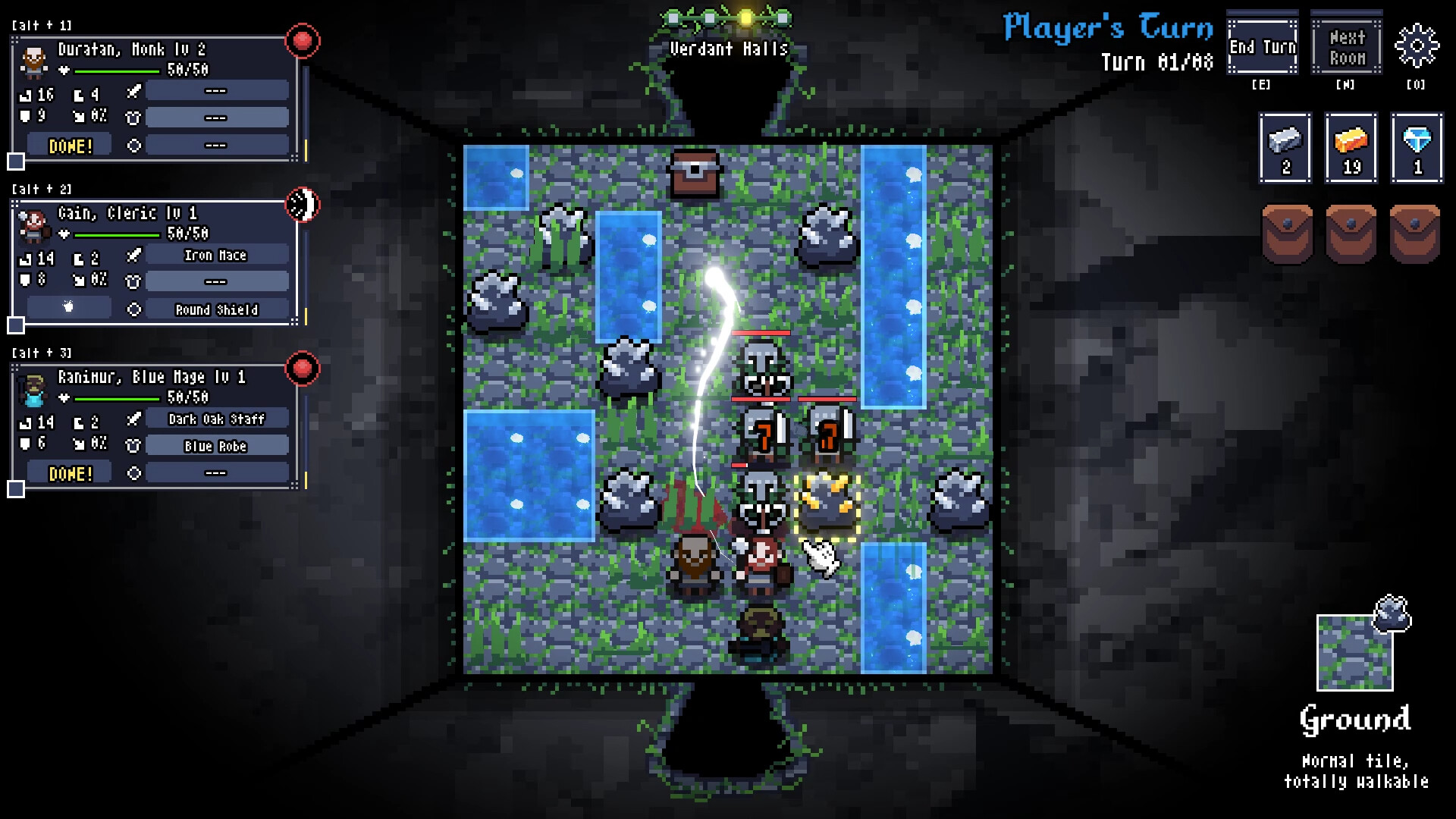The image size is (1456, 819).
Task: Click the highlighted rock tile under the cursor
Action: [826, 506]
